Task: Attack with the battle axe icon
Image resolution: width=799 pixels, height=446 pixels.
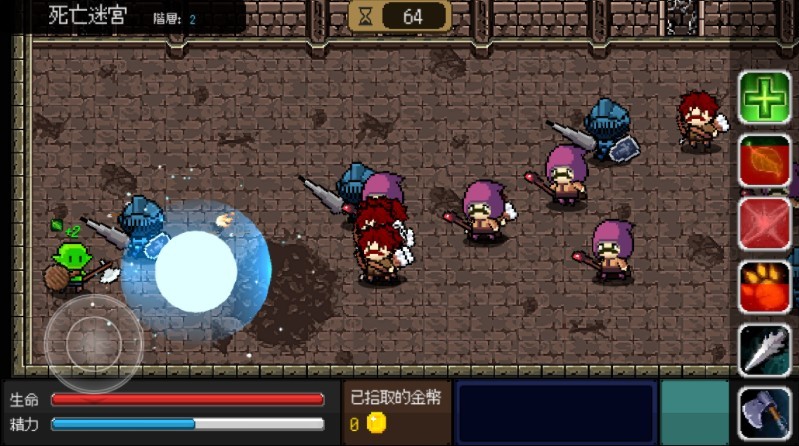Action: point(765,412)
